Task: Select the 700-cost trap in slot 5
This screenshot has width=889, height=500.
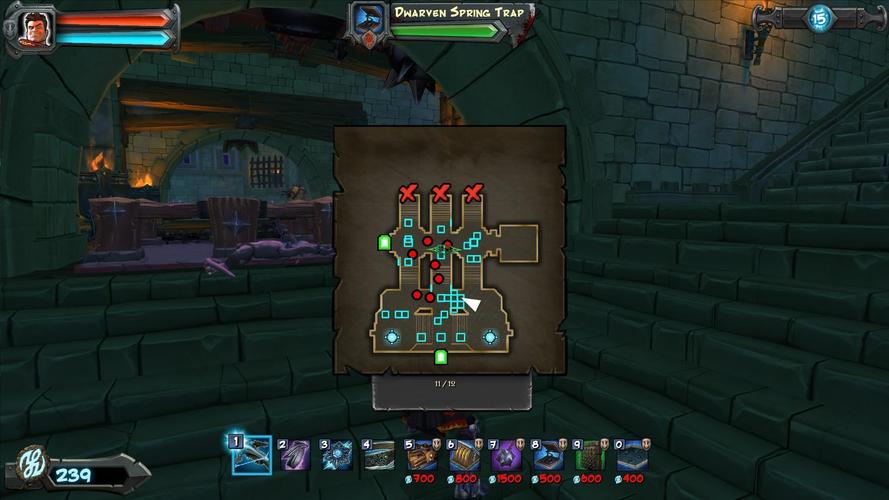Action: pos(421,455)
